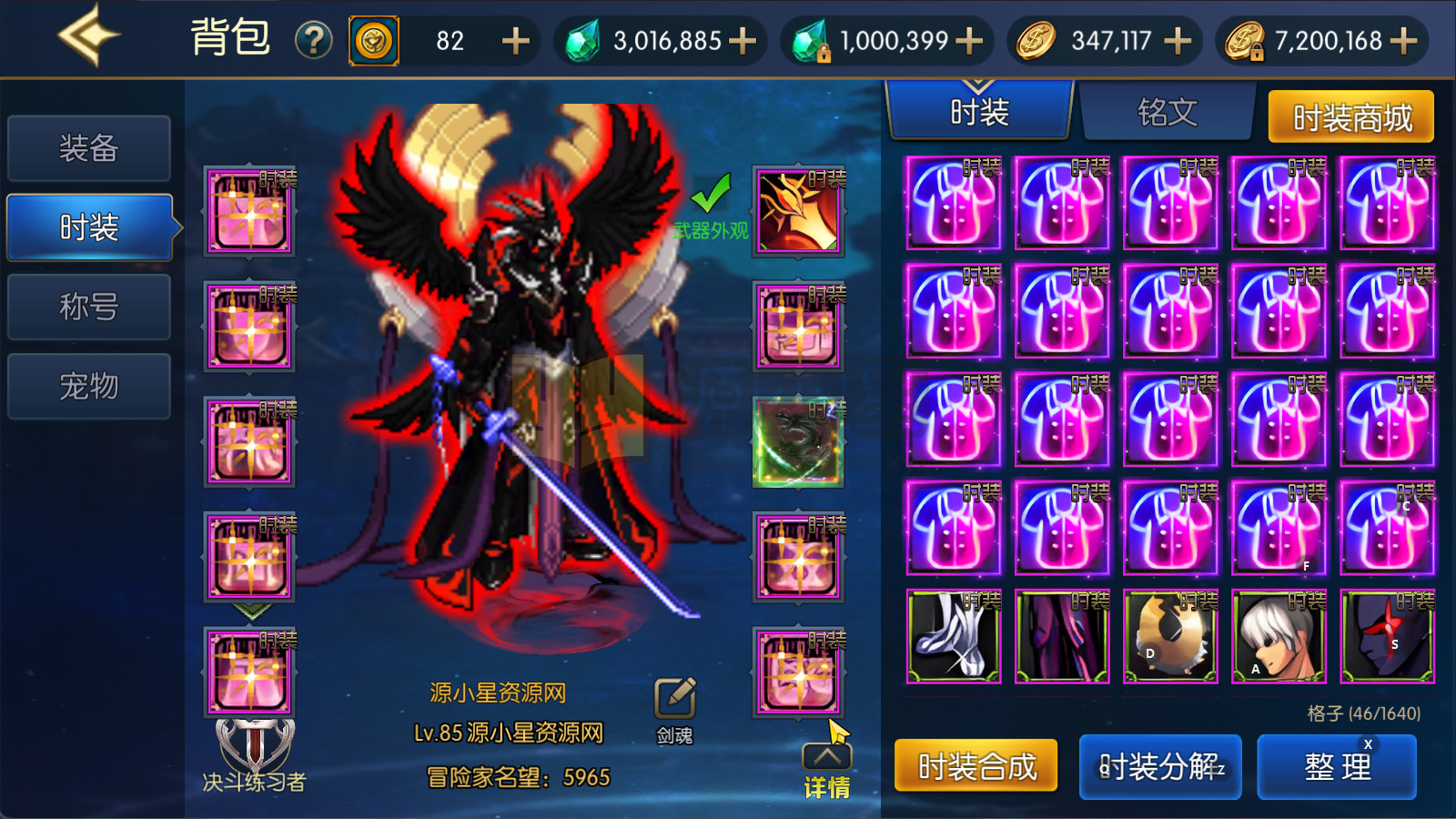Switch to the 铭文 tab
Screen dimensions: 1456x819
tap(1169, 113)
